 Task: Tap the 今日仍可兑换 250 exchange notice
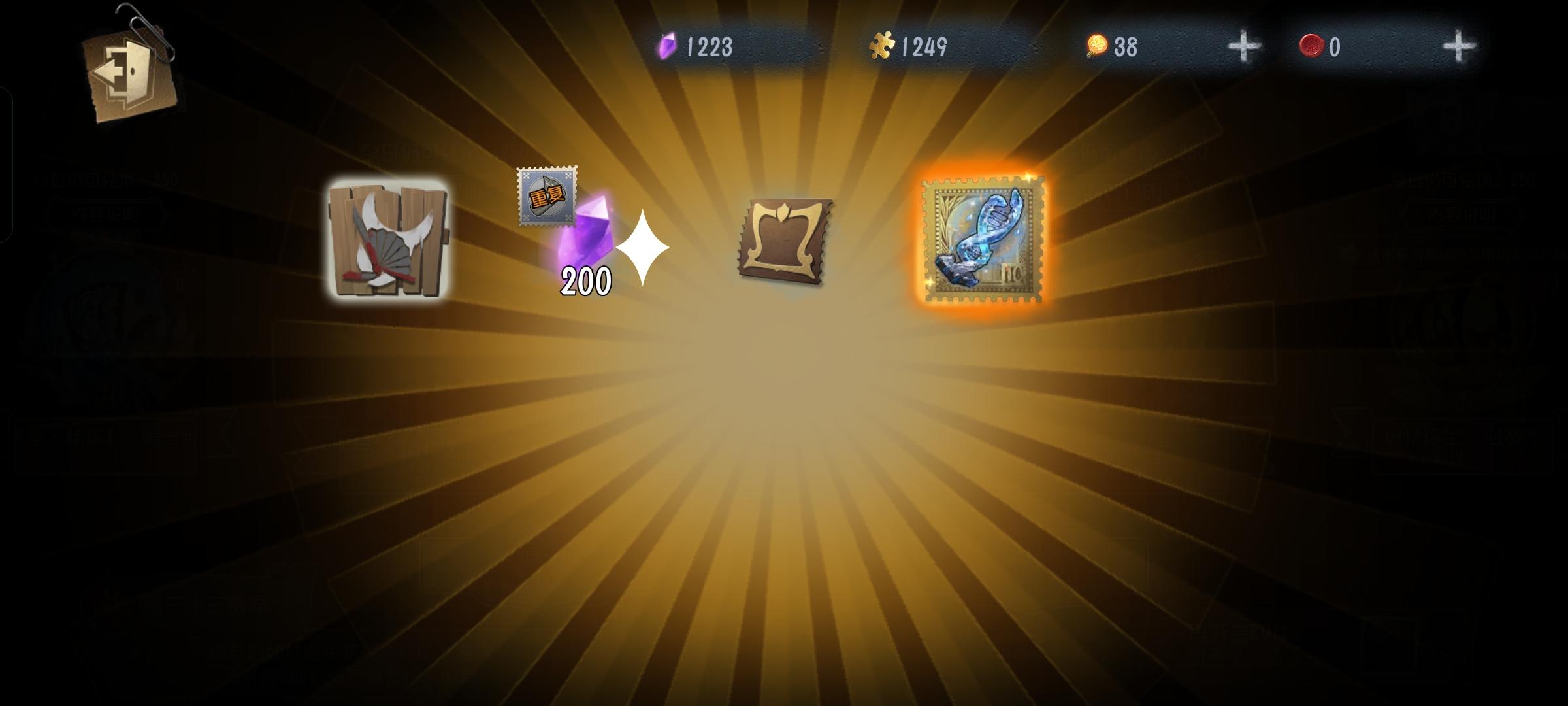point(105,178)
